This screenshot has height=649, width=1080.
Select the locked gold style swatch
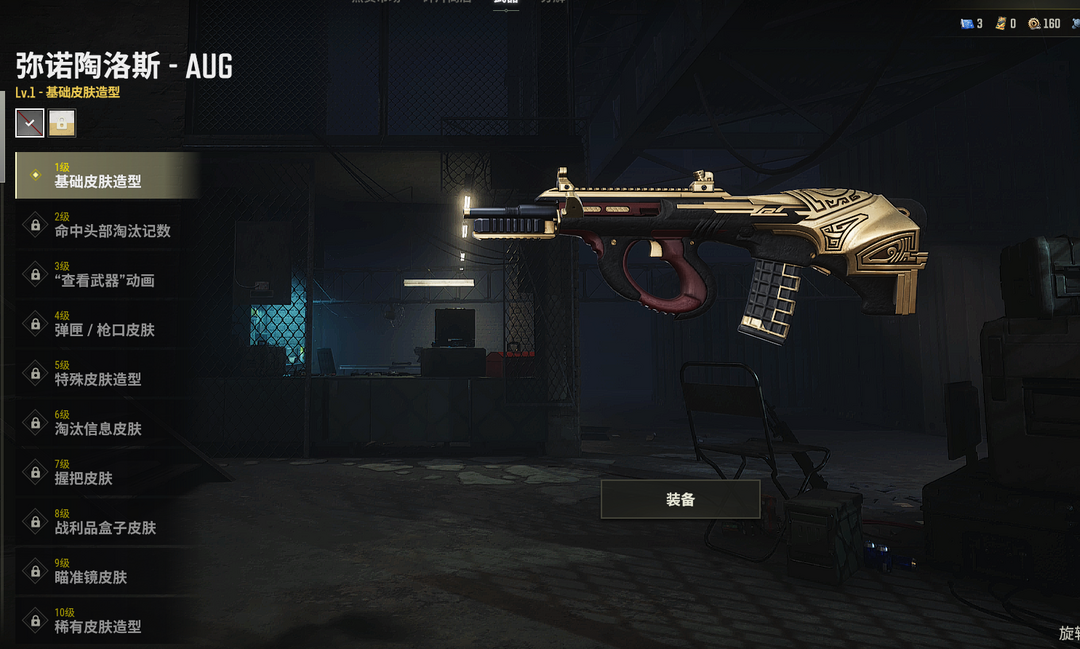pyautogui.click(x=62, y=123)
